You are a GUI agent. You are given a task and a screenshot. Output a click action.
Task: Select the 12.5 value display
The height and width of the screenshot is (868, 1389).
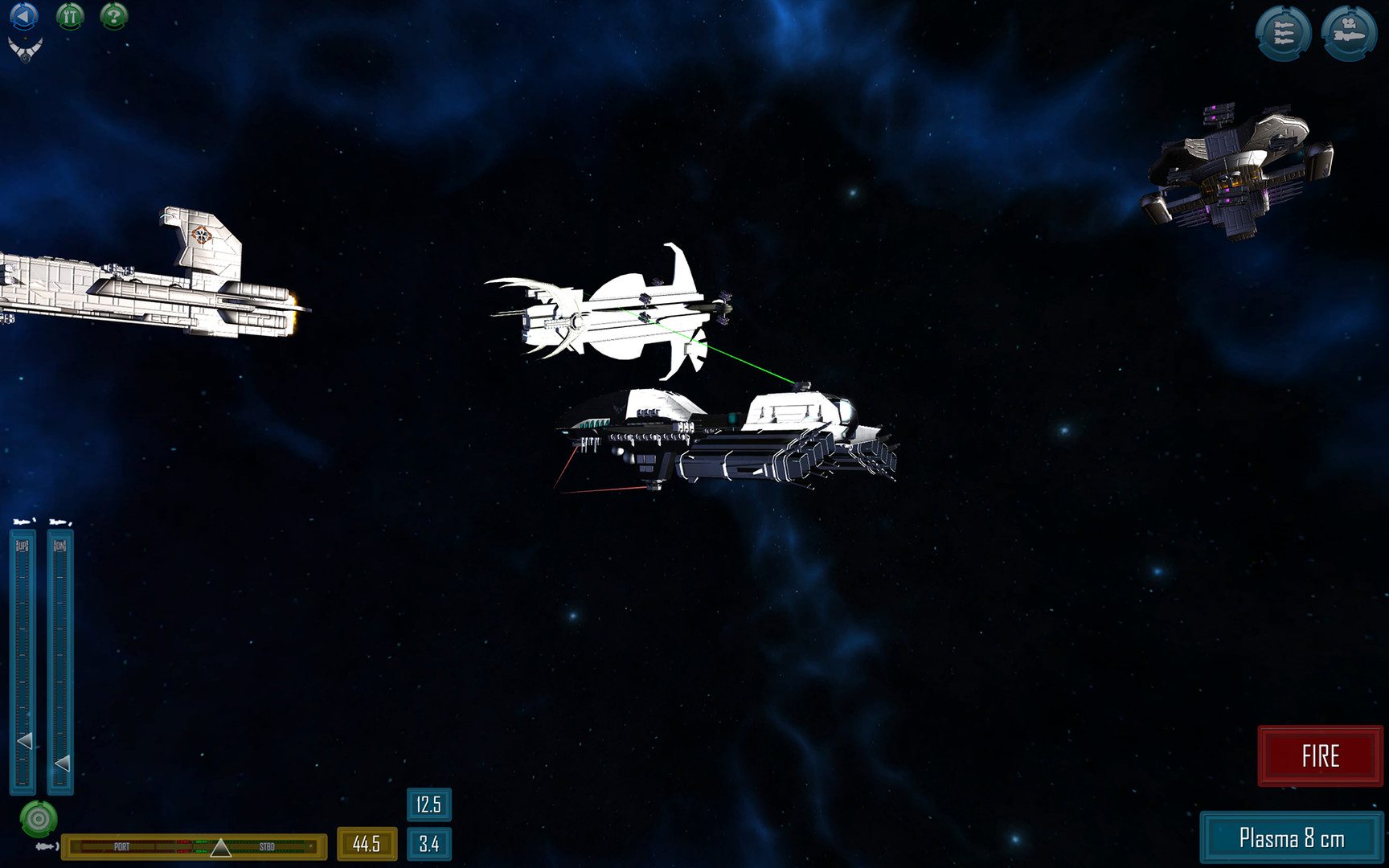pos(429,805)
